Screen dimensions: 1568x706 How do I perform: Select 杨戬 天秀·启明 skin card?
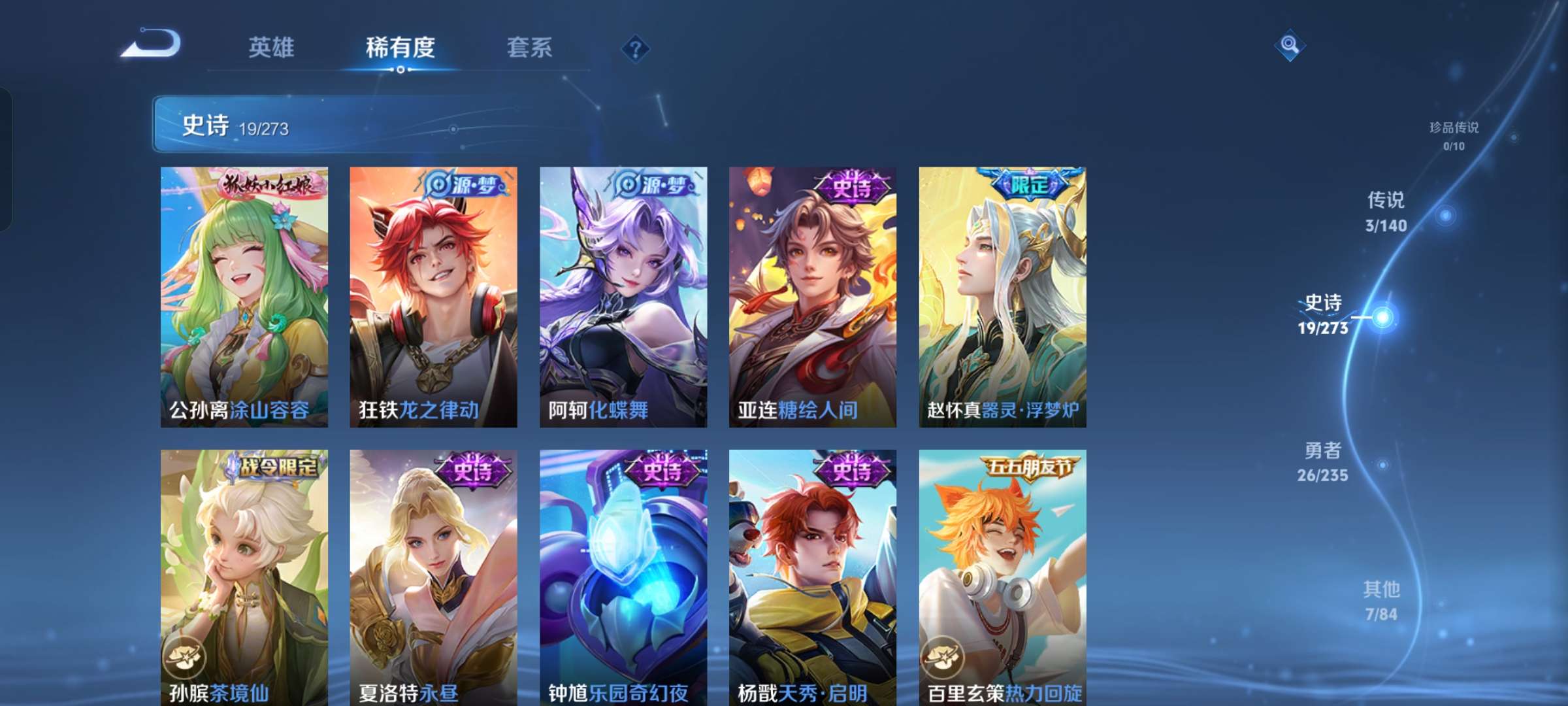coord(813,577)
